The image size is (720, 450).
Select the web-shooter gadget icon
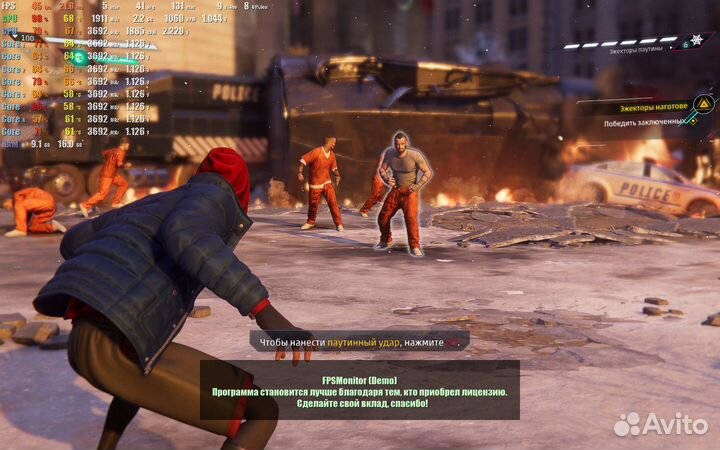(x=696, y=41)
